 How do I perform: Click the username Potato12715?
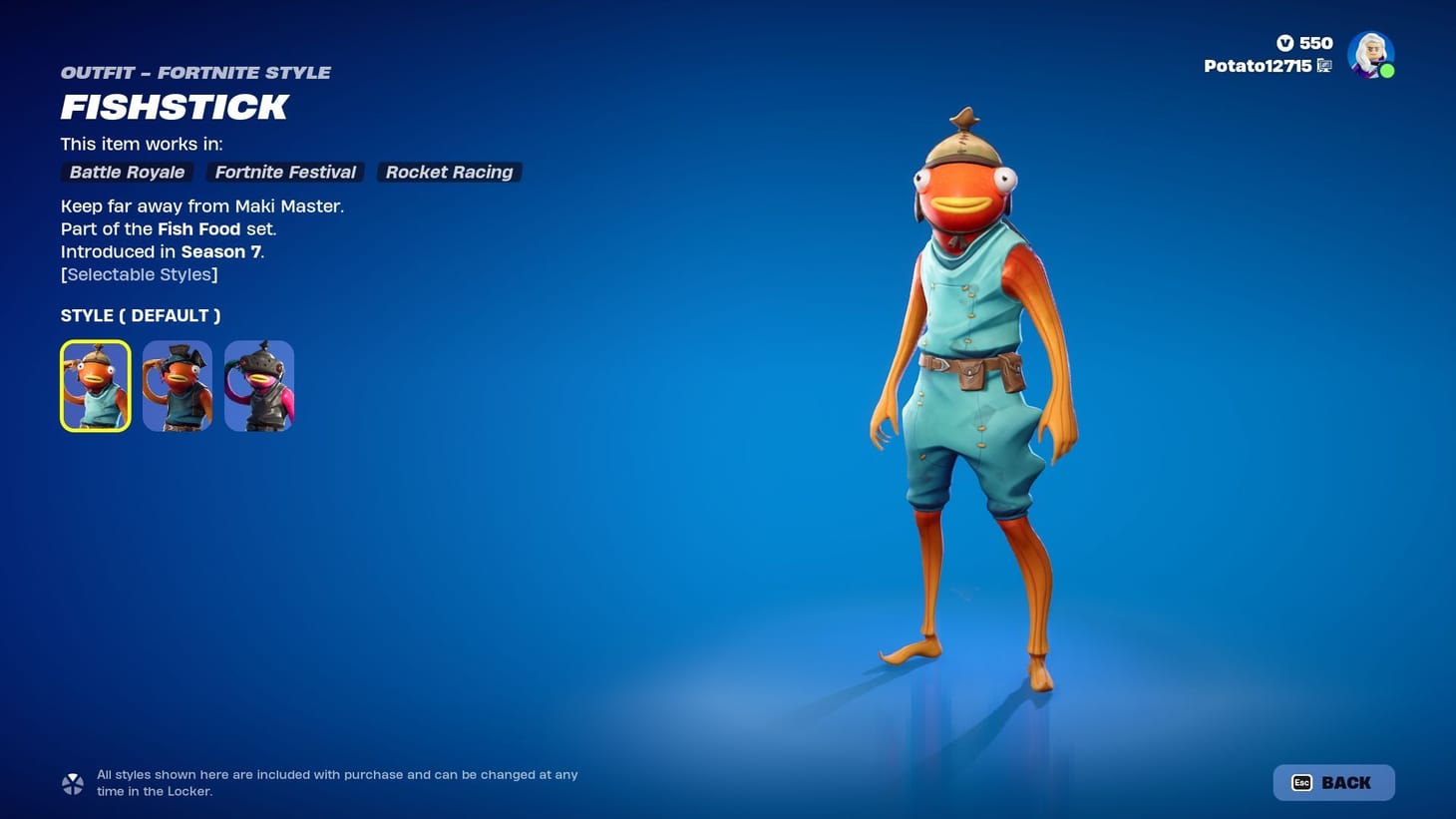(1260, 65)
